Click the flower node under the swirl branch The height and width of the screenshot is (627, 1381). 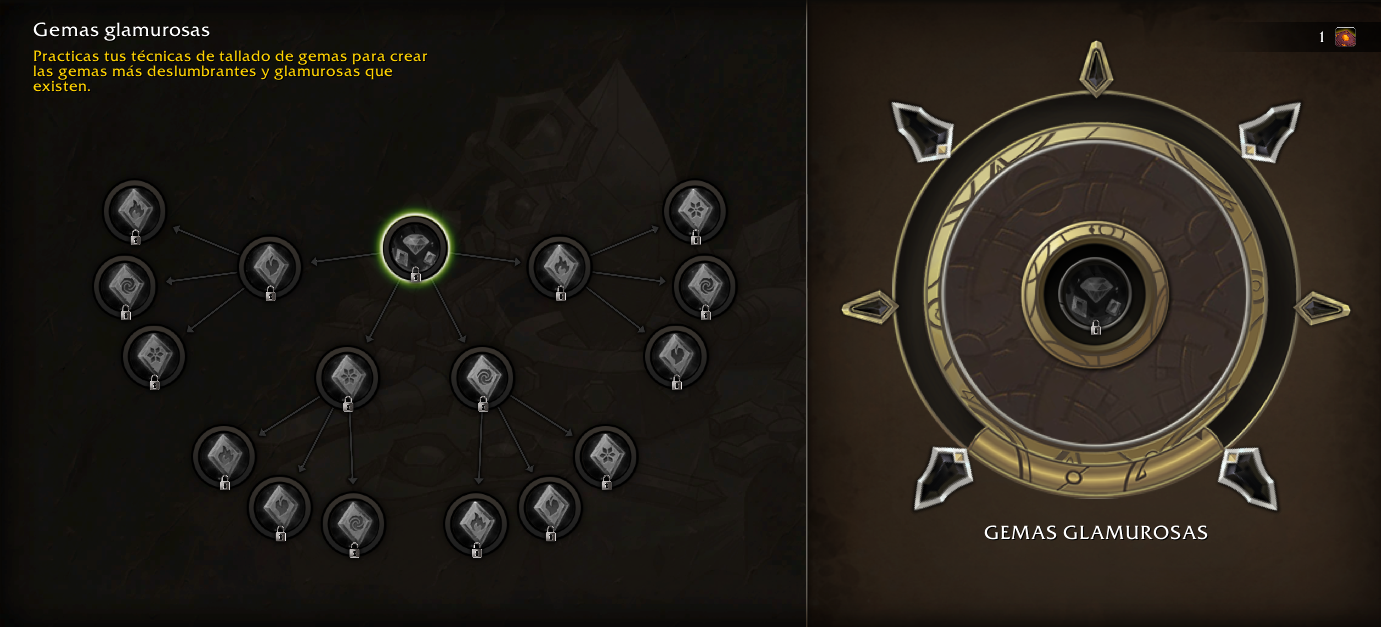606,456
